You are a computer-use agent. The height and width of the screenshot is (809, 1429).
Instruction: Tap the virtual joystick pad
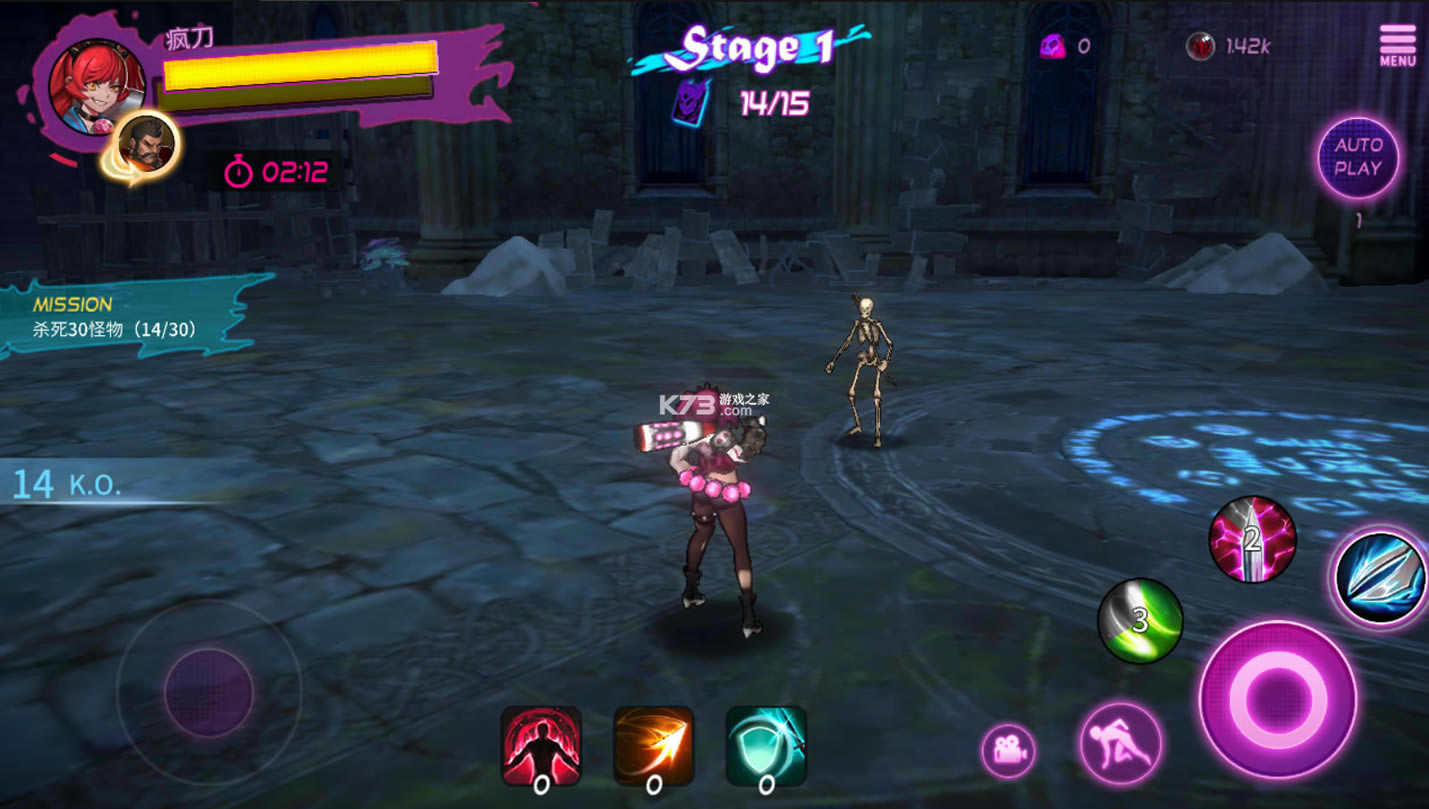point(208,692)
